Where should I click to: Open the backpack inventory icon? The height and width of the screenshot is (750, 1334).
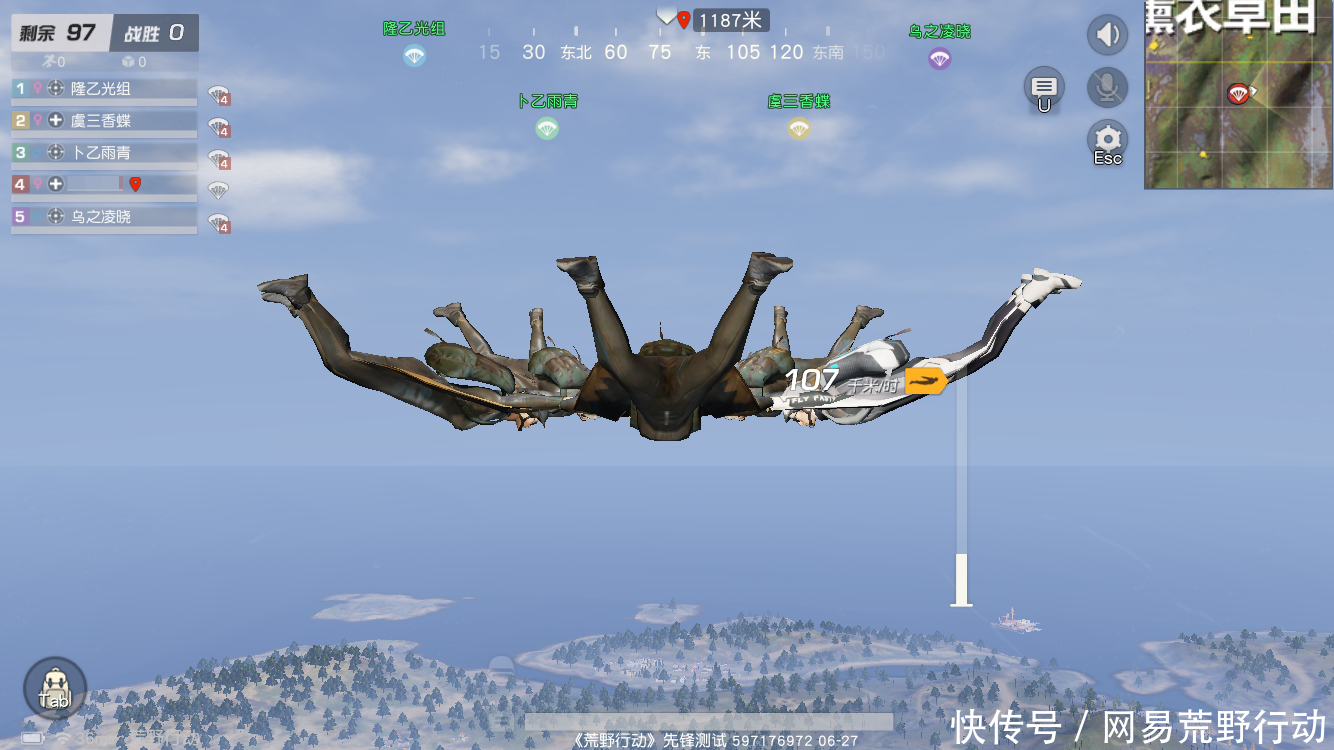(x=54, y=689)
